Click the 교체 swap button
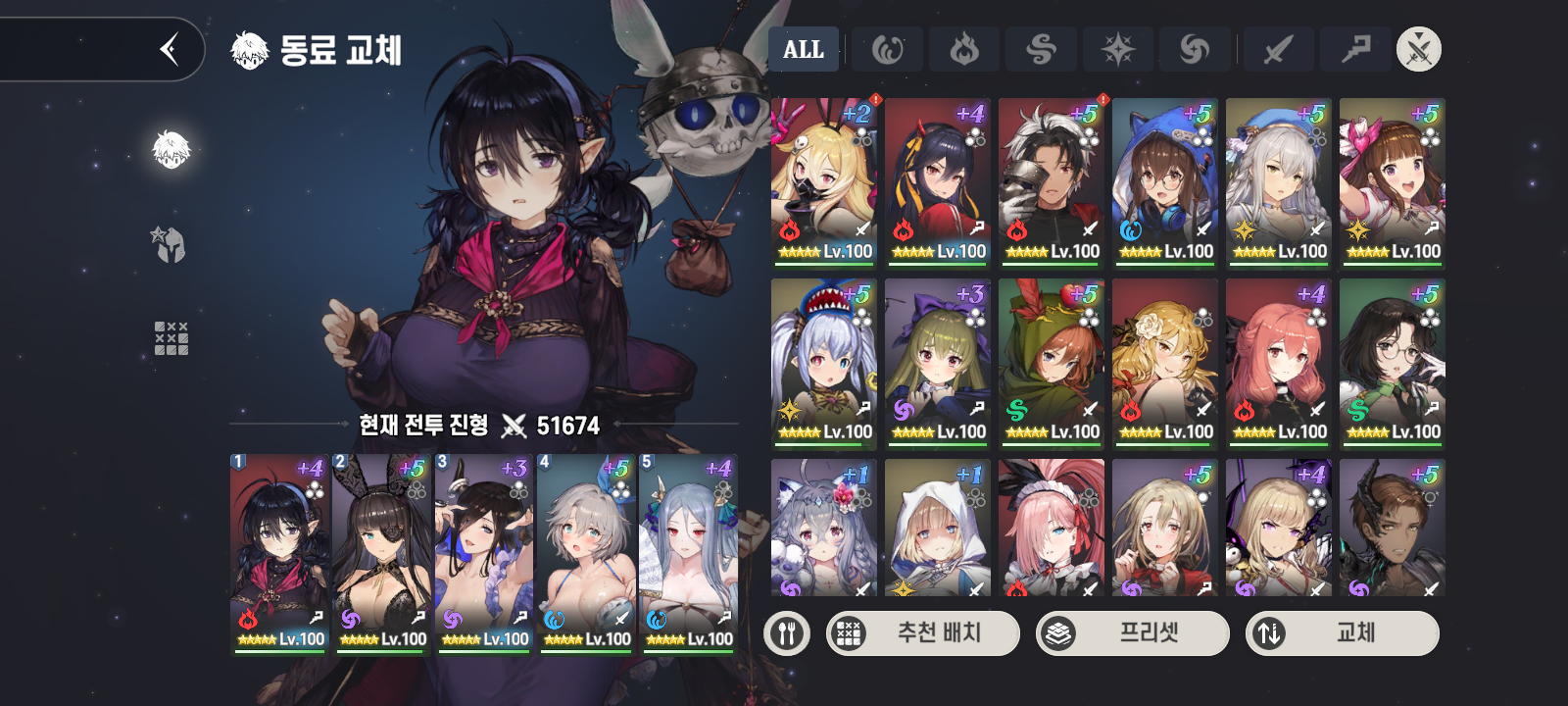This screenshot has height=706, width=1568. (x=1342, y=633)
